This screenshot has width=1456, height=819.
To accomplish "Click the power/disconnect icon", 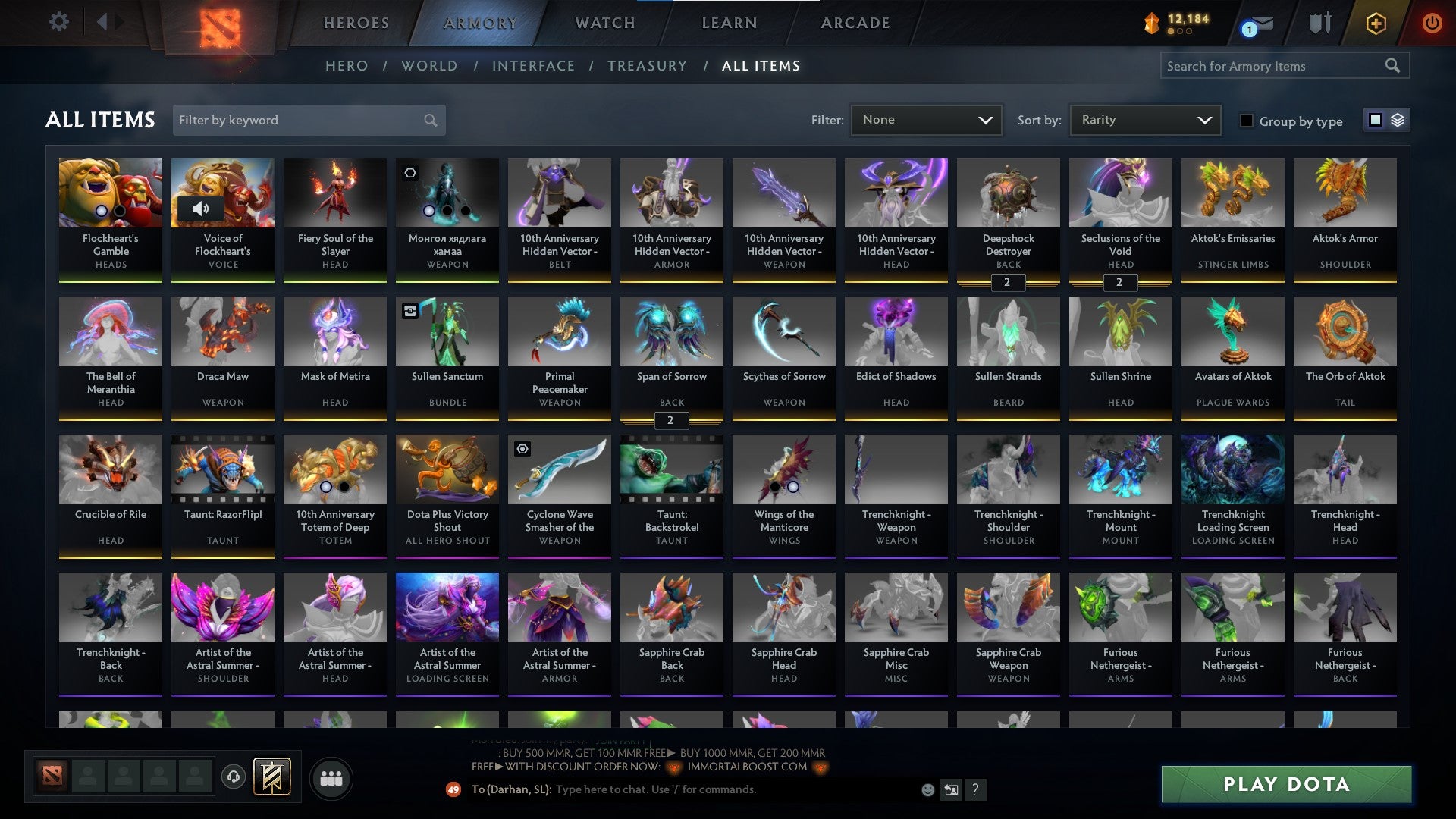I will [x=1432, y=24].
